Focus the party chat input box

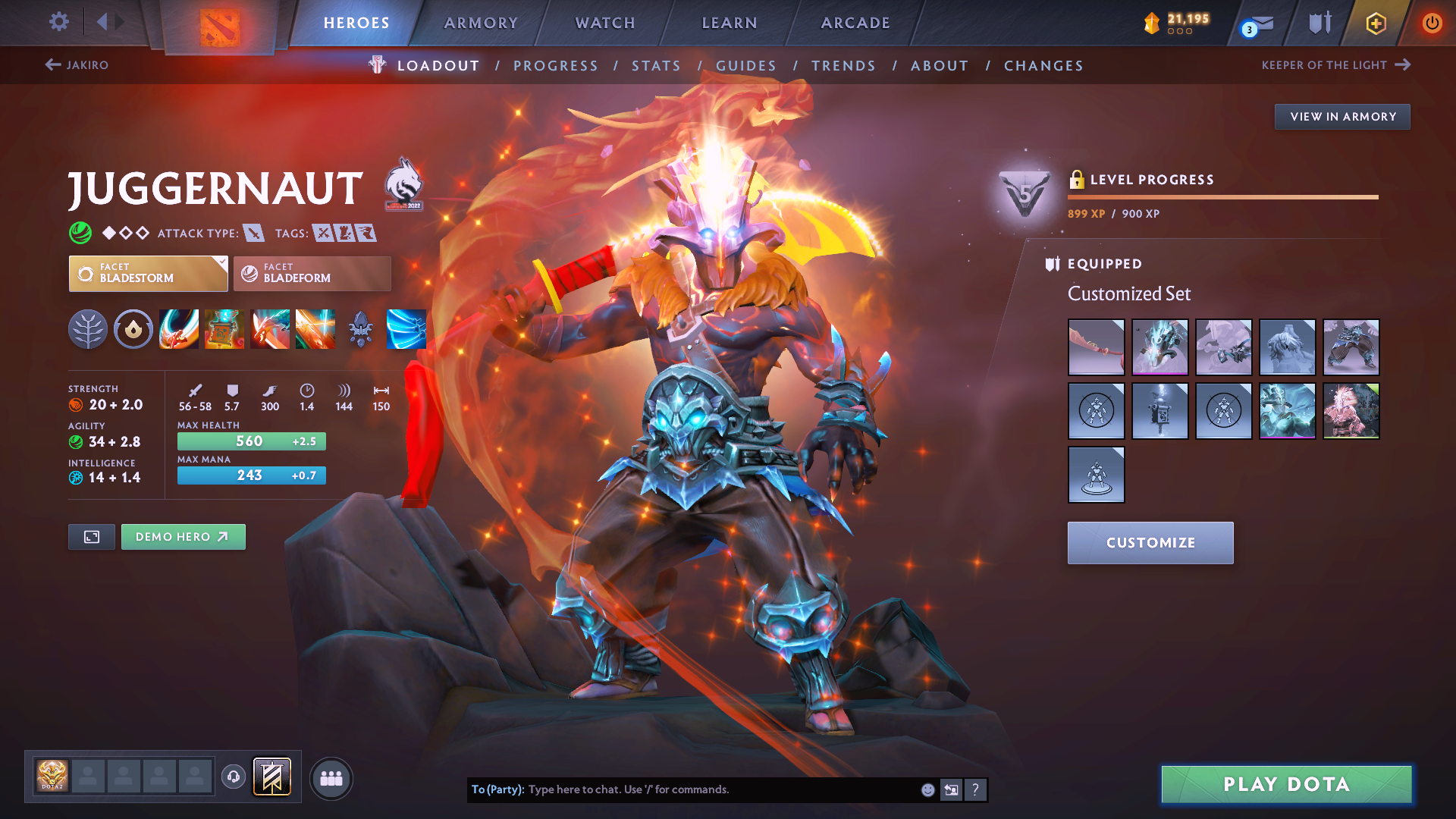click(720, 789)
